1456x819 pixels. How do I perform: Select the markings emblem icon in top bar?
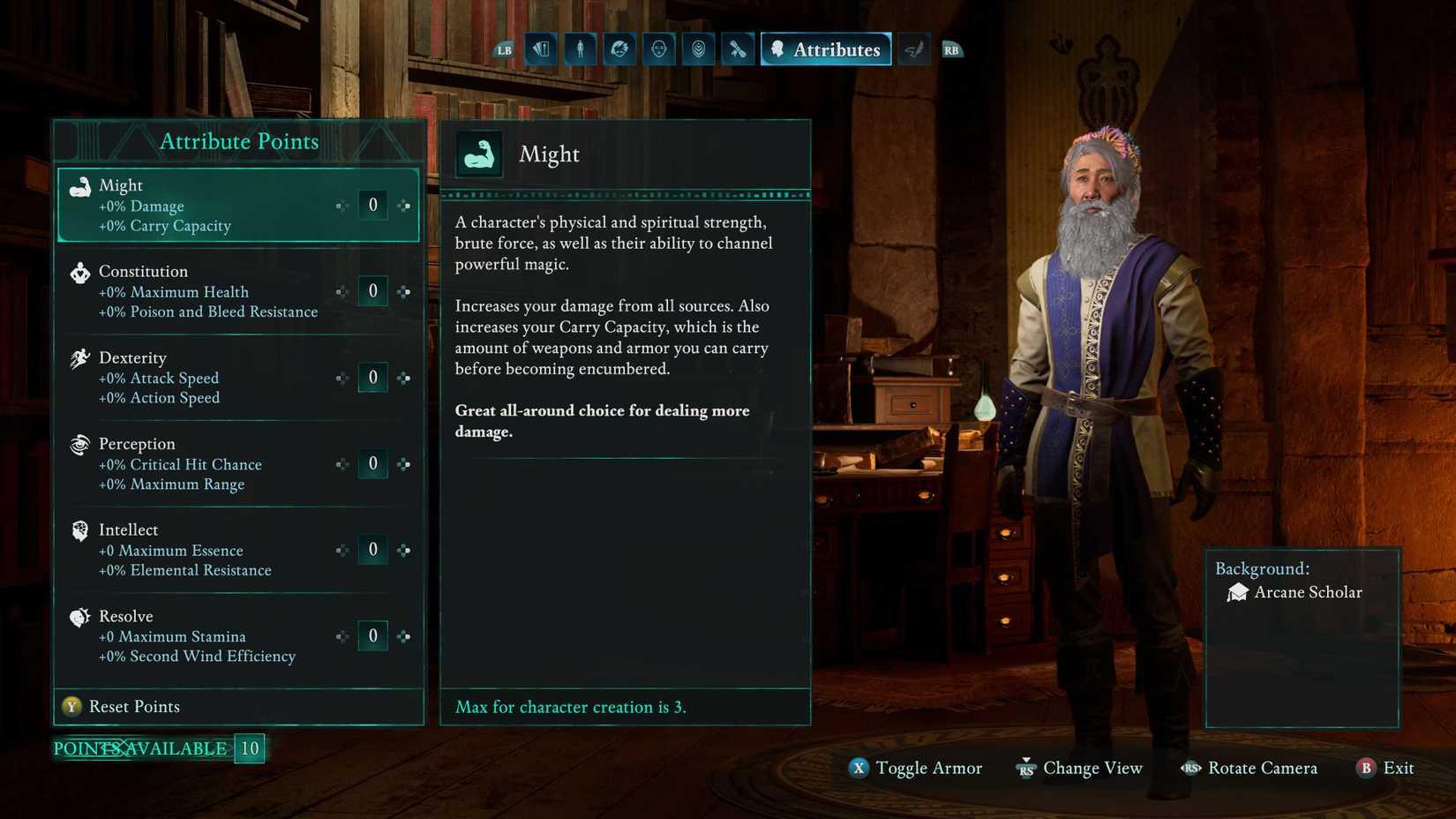pos(697,49)
